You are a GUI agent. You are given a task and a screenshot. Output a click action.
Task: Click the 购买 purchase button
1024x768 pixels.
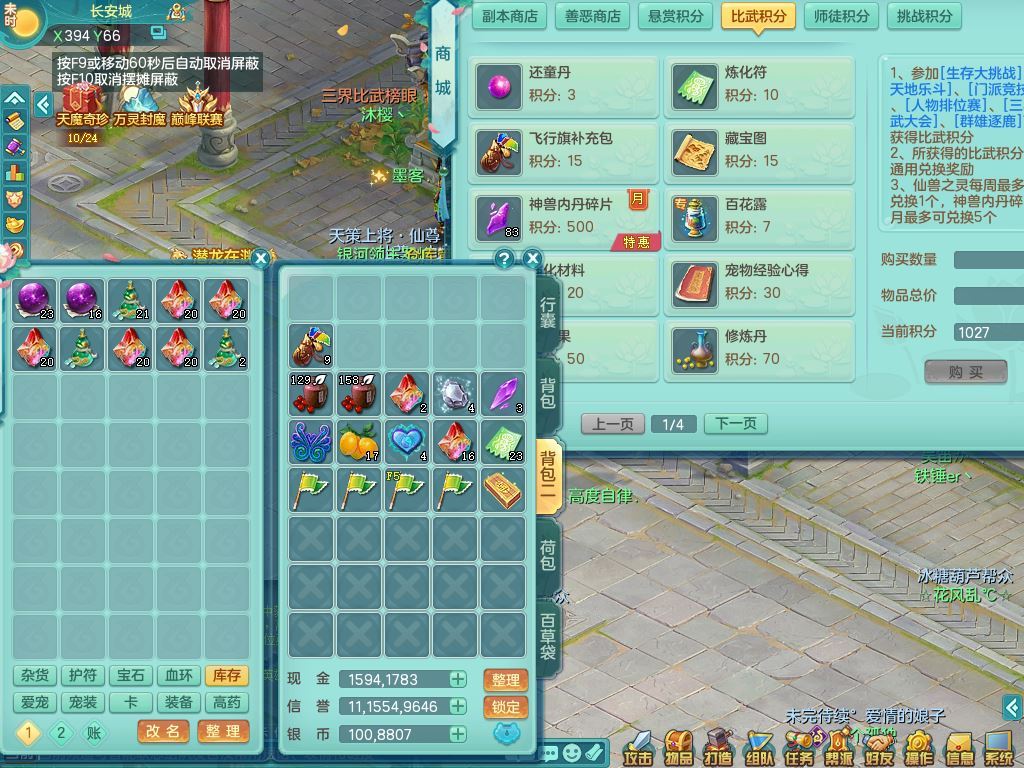(x=965, y=372)
